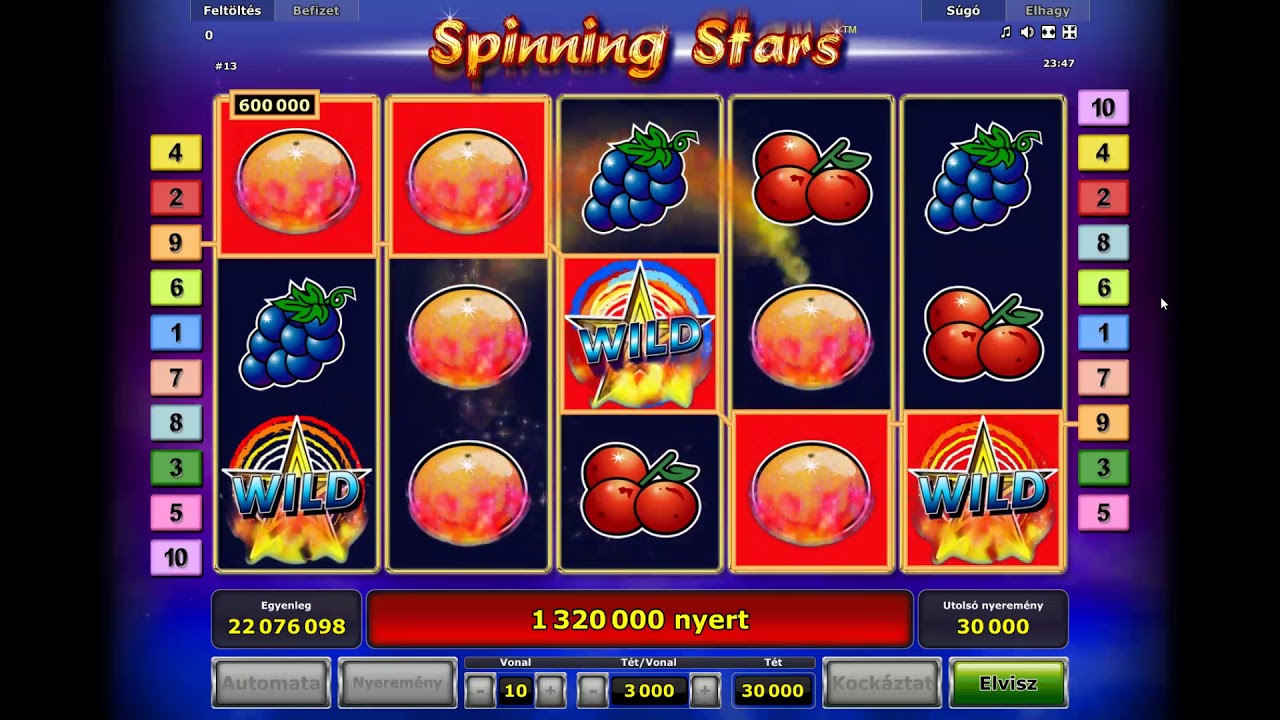1280x720 pixels.
Task: Click the horizontal arrows widen-screen icon
Action: tap(1048, 33)
